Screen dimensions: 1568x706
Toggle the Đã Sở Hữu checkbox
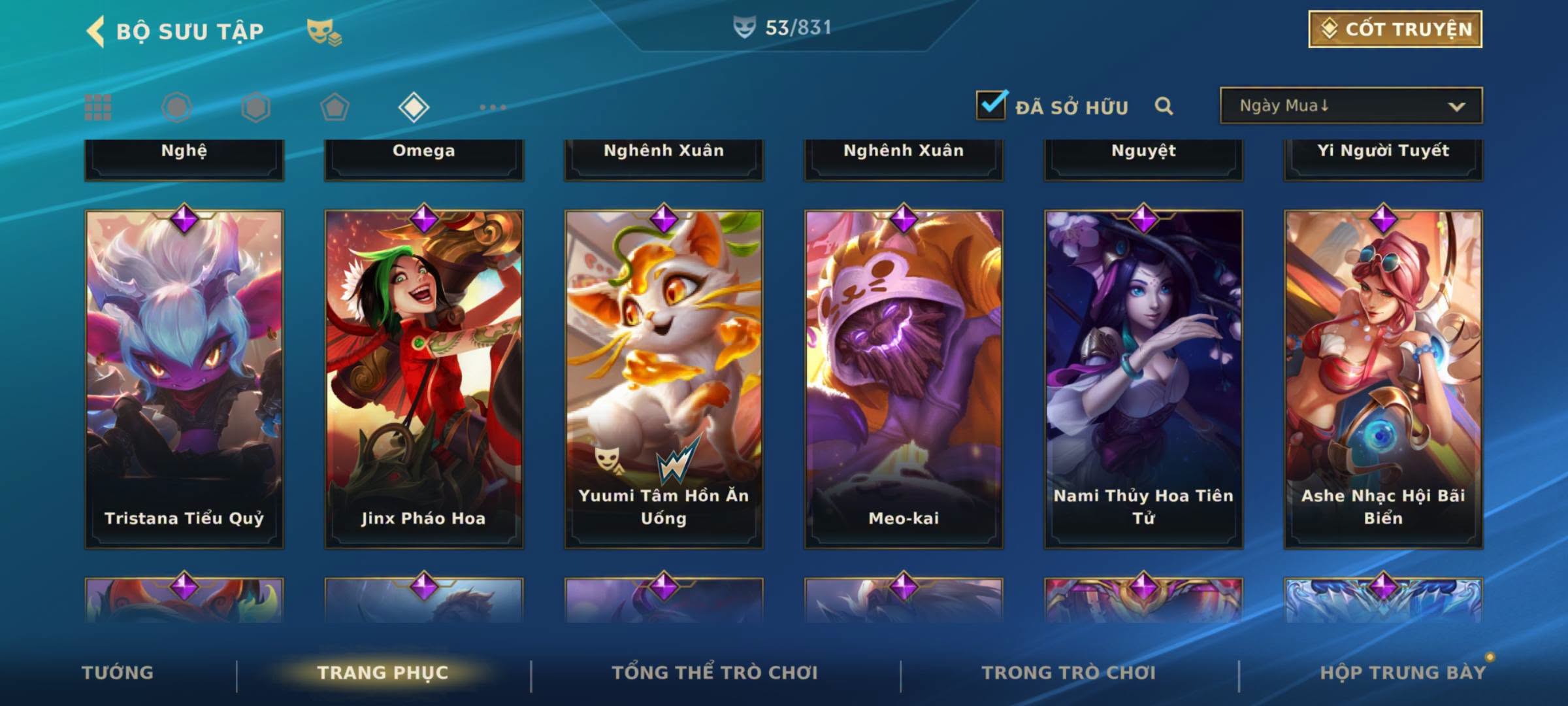click(991, 105)
